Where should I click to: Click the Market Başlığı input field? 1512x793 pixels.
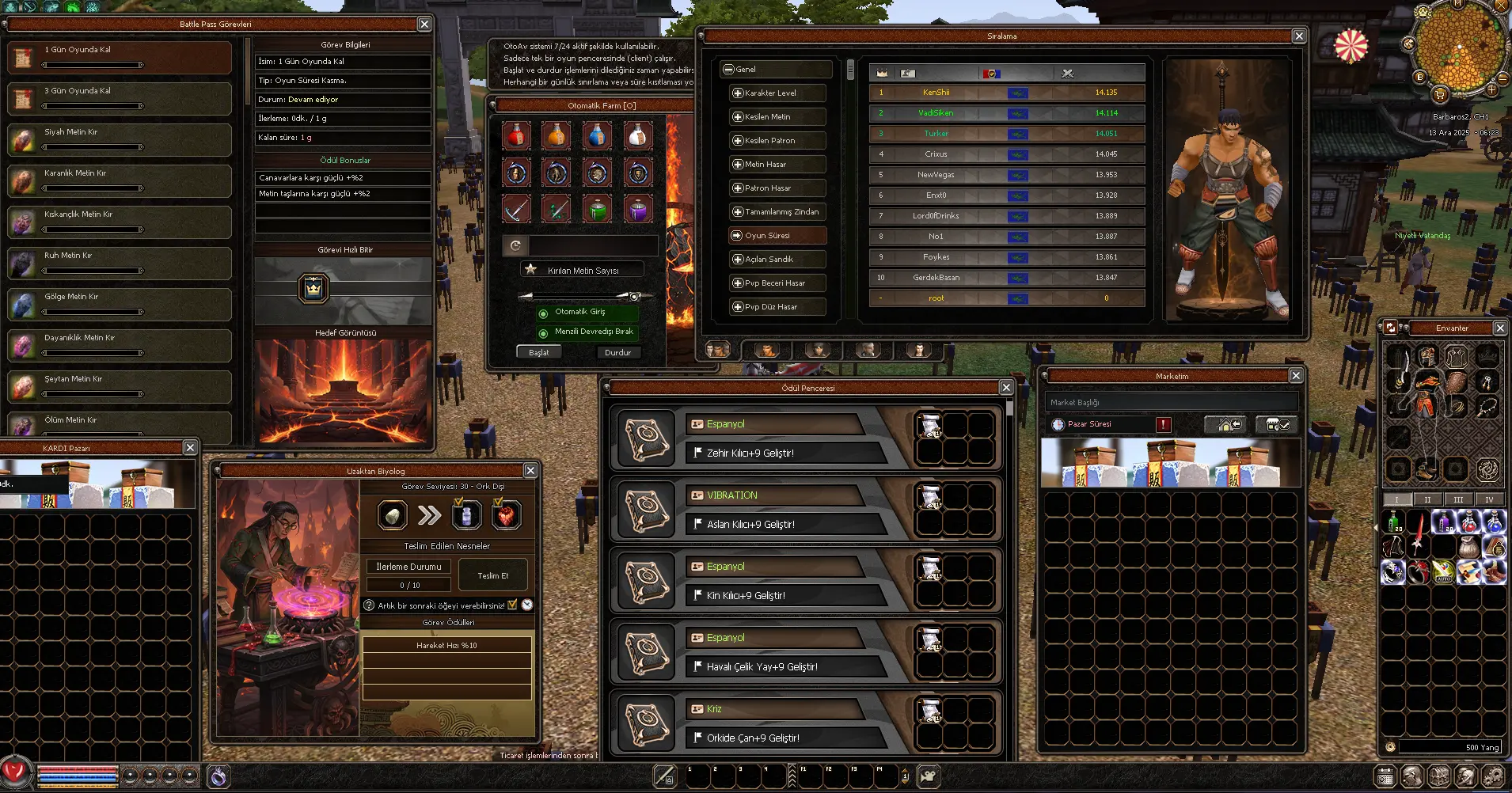pyautogui.click(x=1171, y=402)
